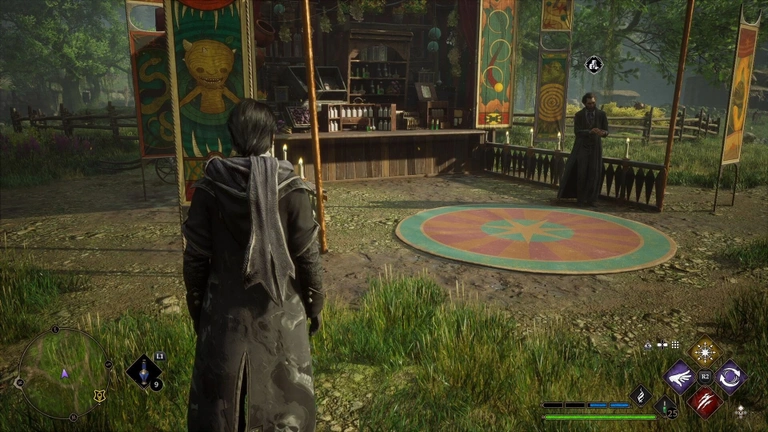The height and width of the screenshot is (432, 768).
Task: Open the circular minimap
Action: point(64,373)
